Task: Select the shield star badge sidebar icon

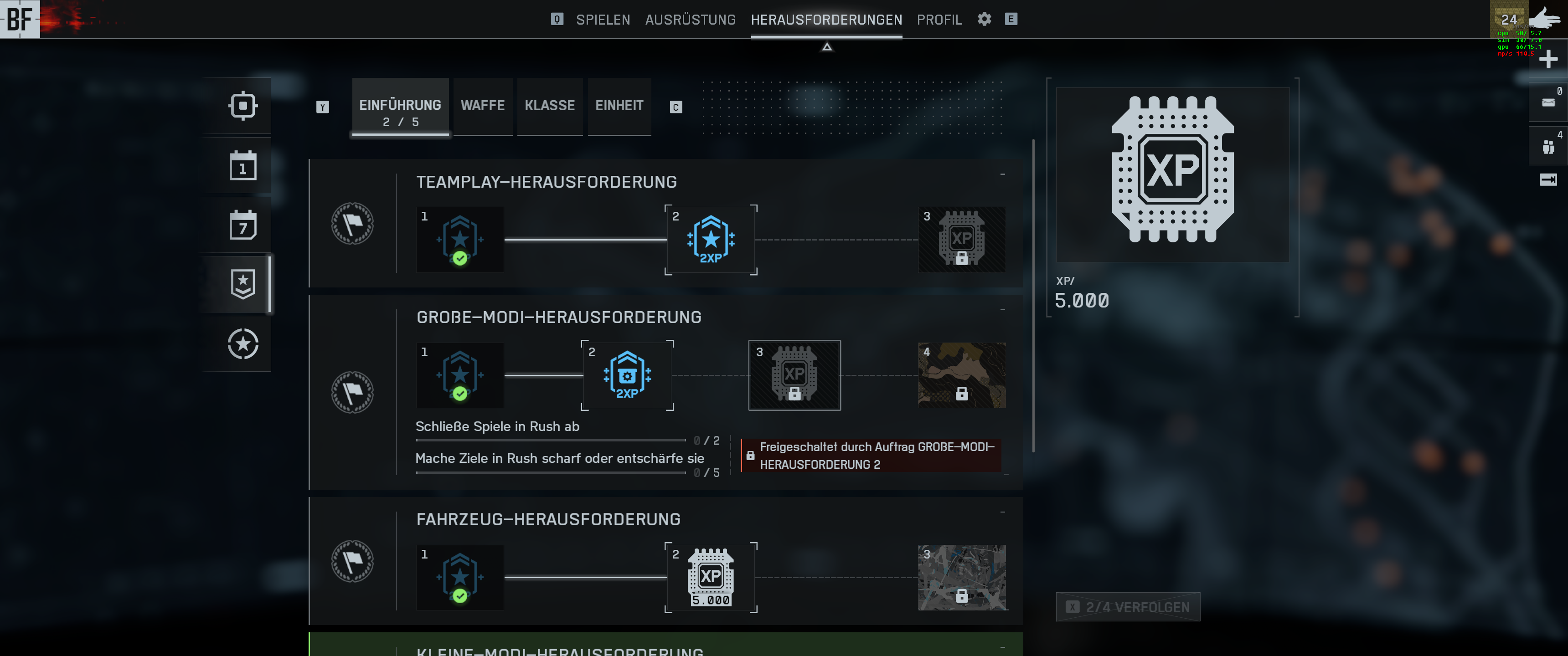Action: pyautogui.click(x=243, y=284)
